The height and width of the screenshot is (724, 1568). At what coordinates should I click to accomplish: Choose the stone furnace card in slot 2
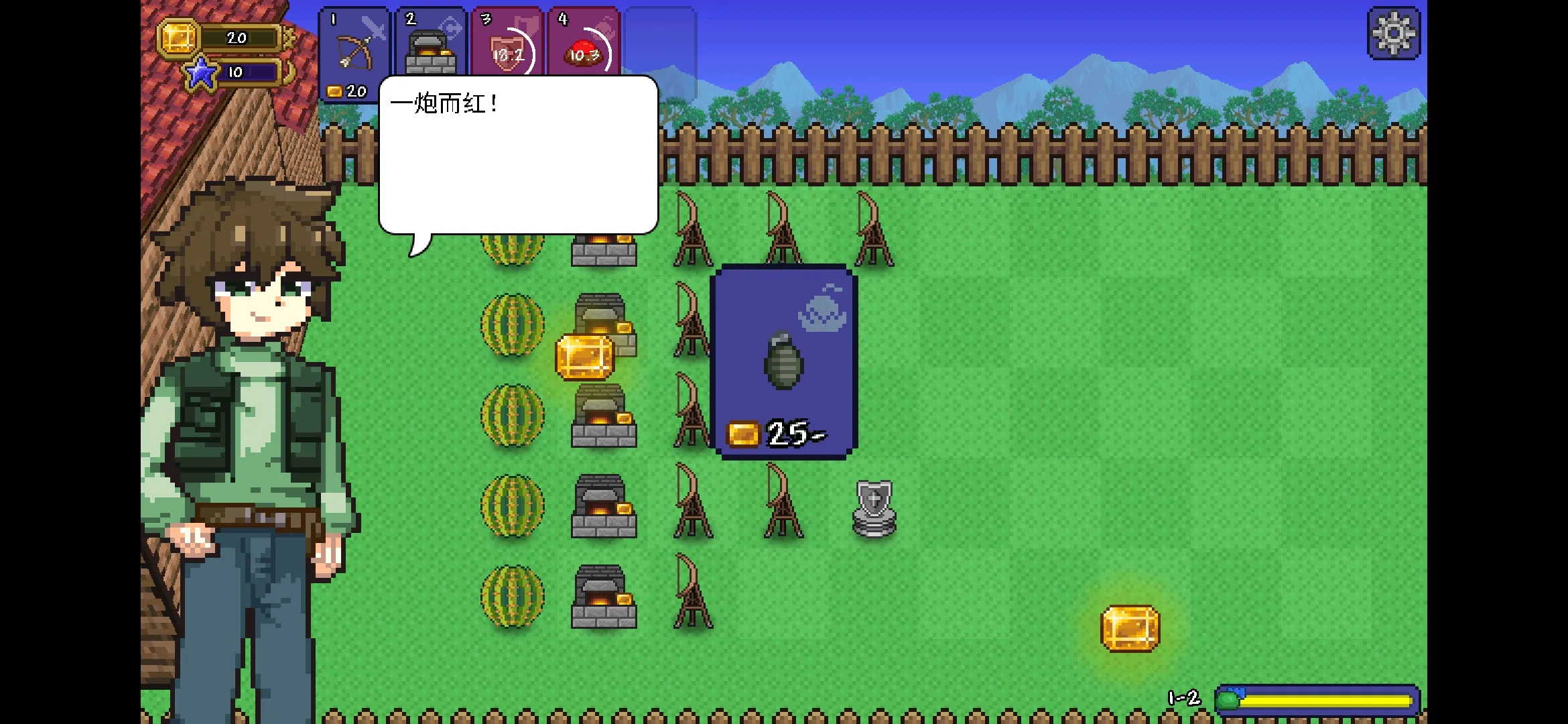pyautogui.click(x=430, y=42)
